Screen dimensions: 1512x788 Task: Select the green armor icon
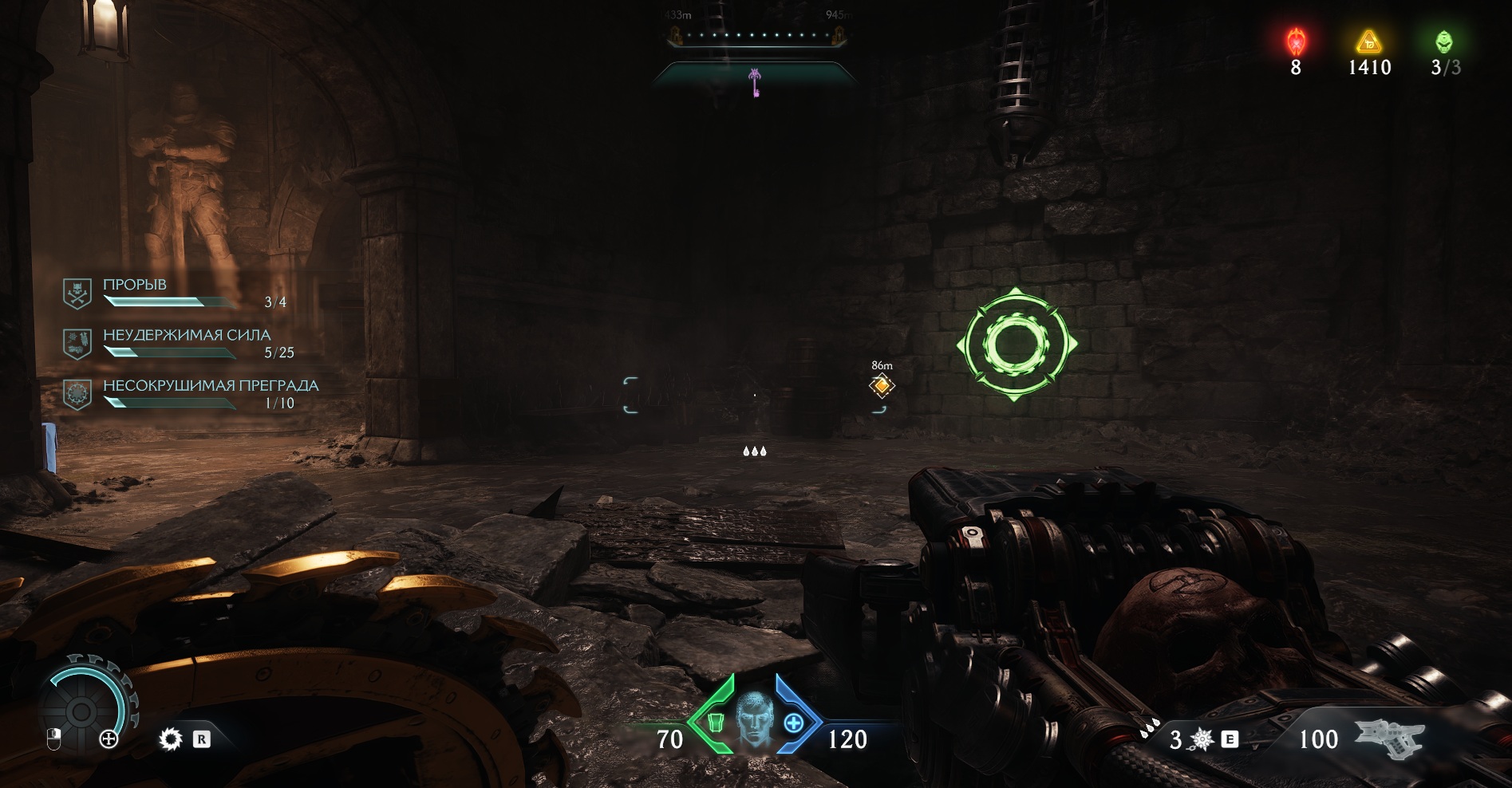point(716,723)
